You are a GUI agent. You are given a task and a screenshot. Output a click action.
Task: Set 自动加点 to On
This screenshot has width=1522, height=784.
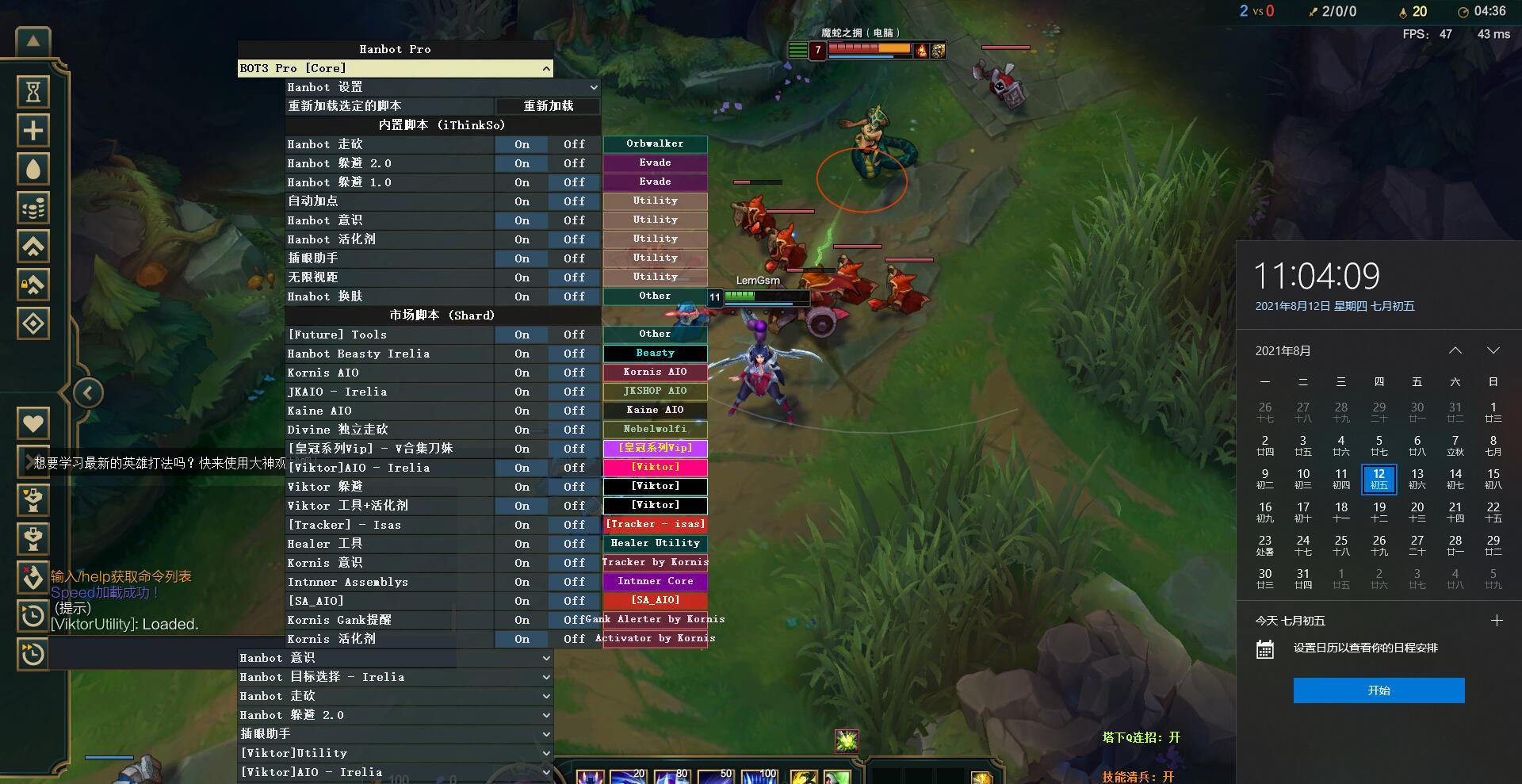(522, 201)
